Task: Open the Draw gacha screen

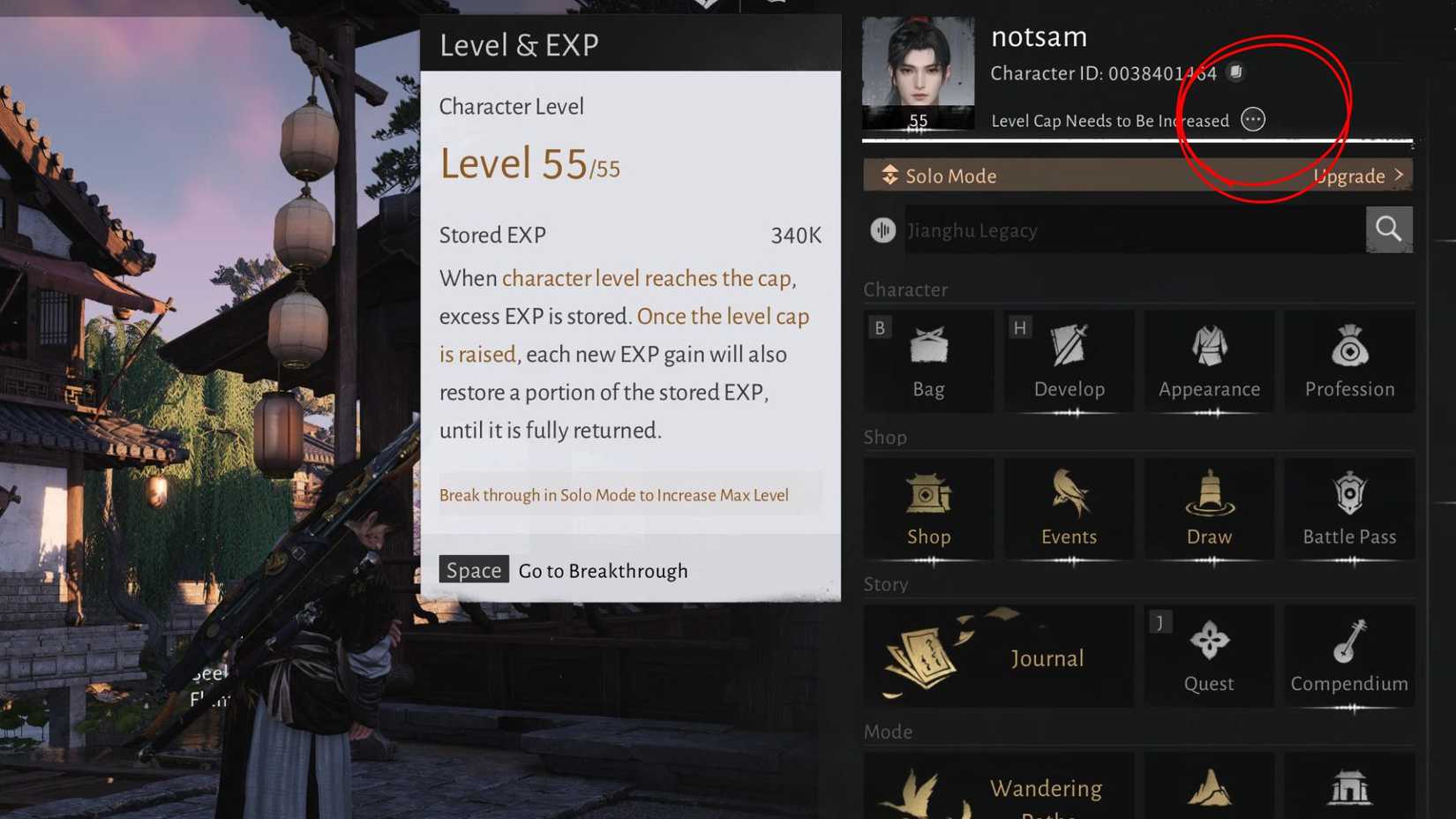Action: click(1209, 507)
